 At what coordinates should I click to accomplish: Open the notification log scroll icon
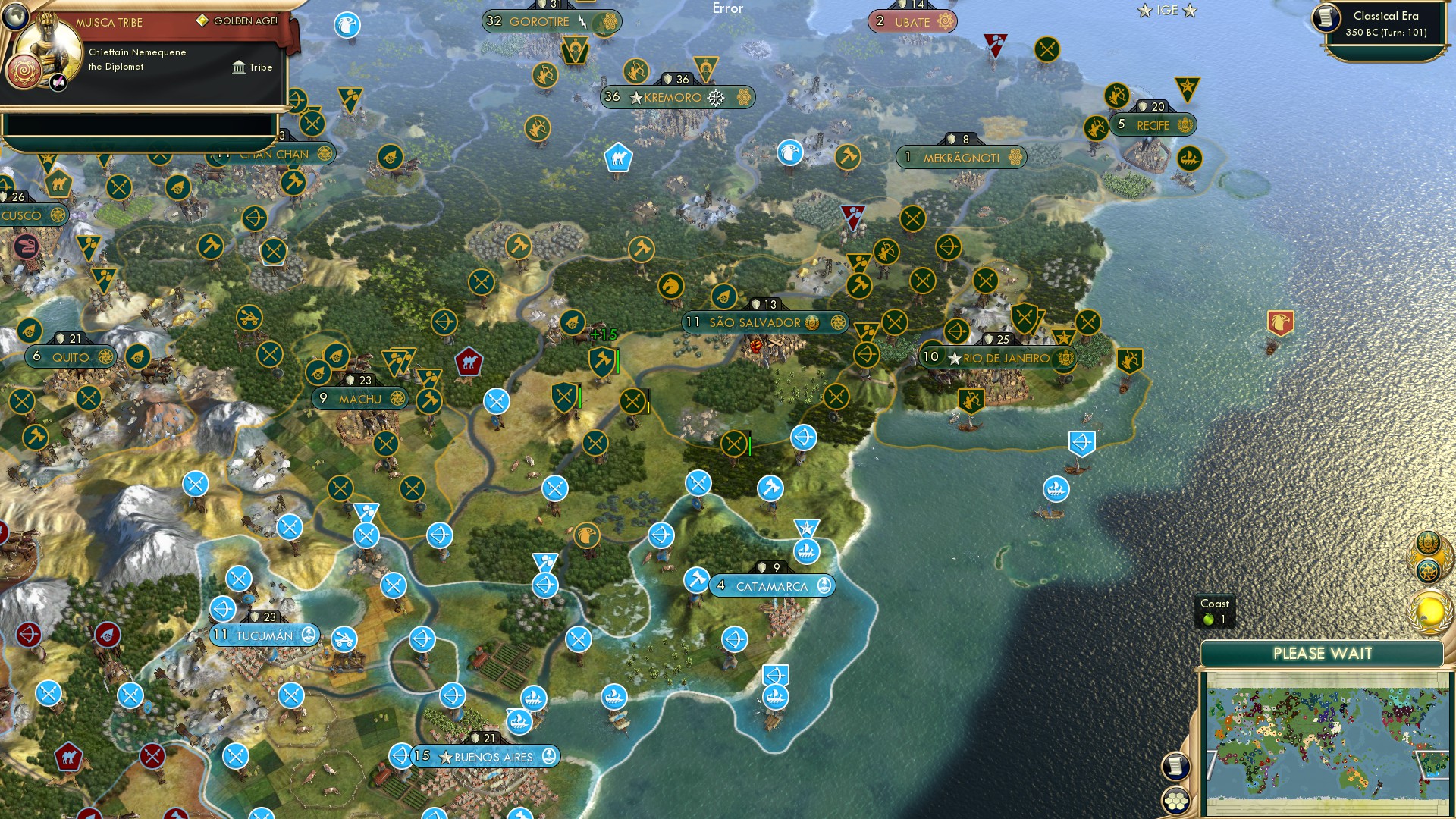tap(1176, 765)
